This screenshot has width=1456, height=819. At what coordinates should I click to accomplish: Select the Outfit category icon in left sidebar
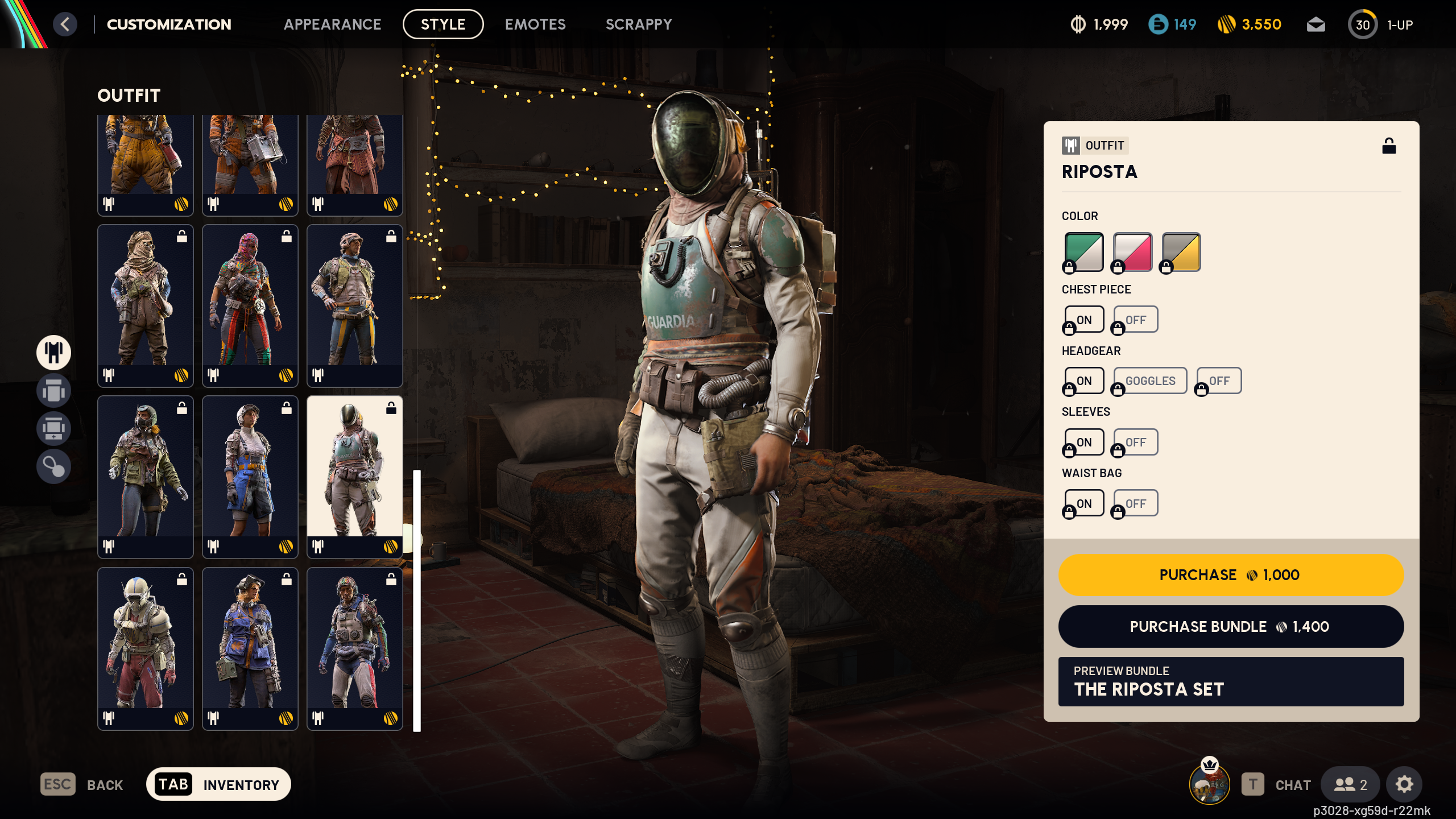coord(53,352)
